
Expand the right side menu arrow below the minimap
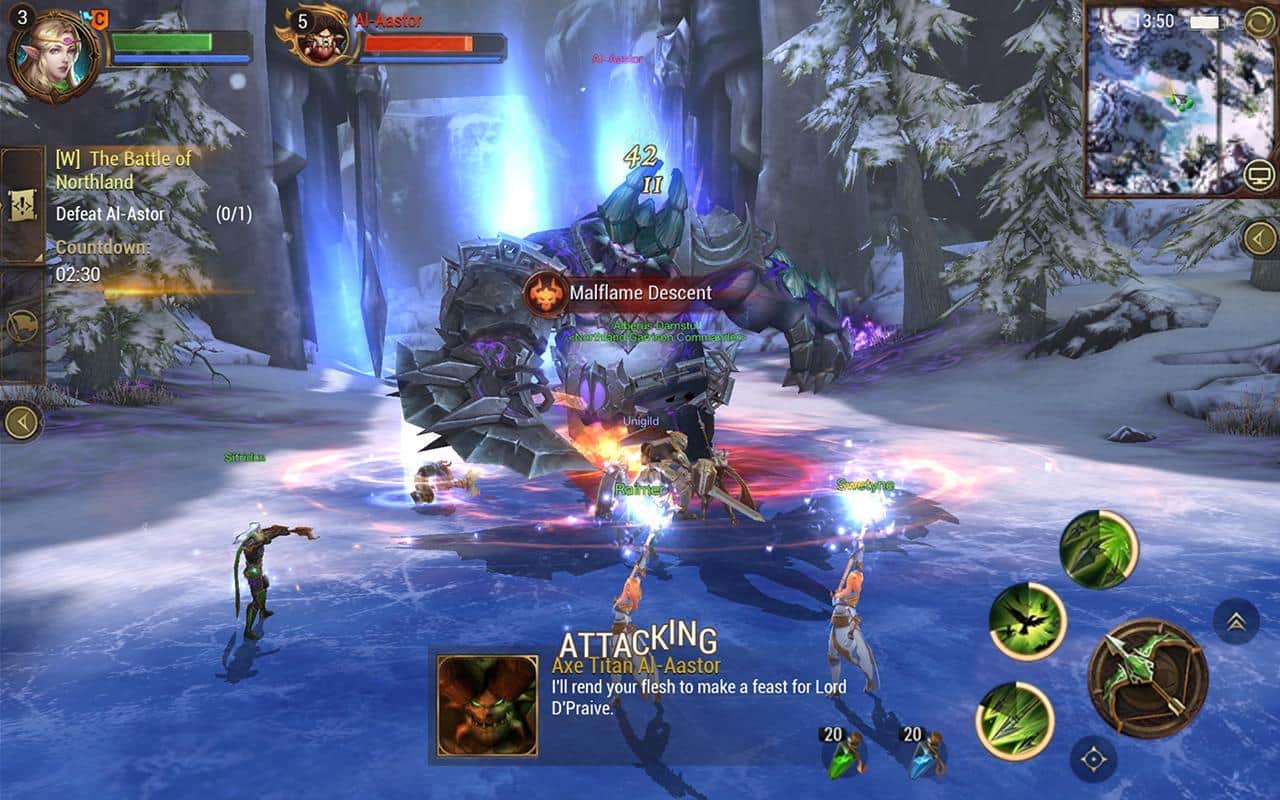coord(1259,238)
